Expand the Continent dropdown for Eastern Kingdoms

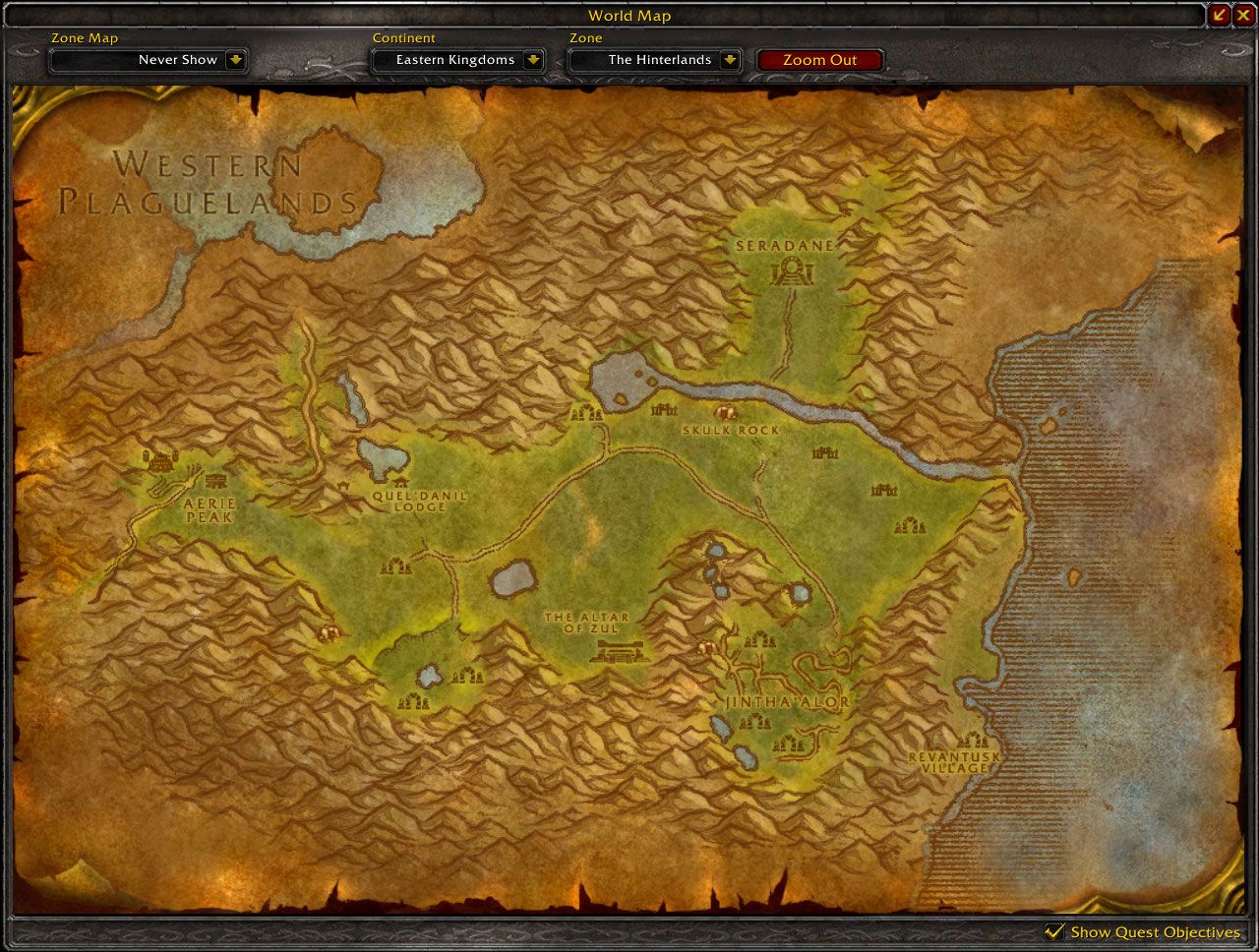click(458, 59)
